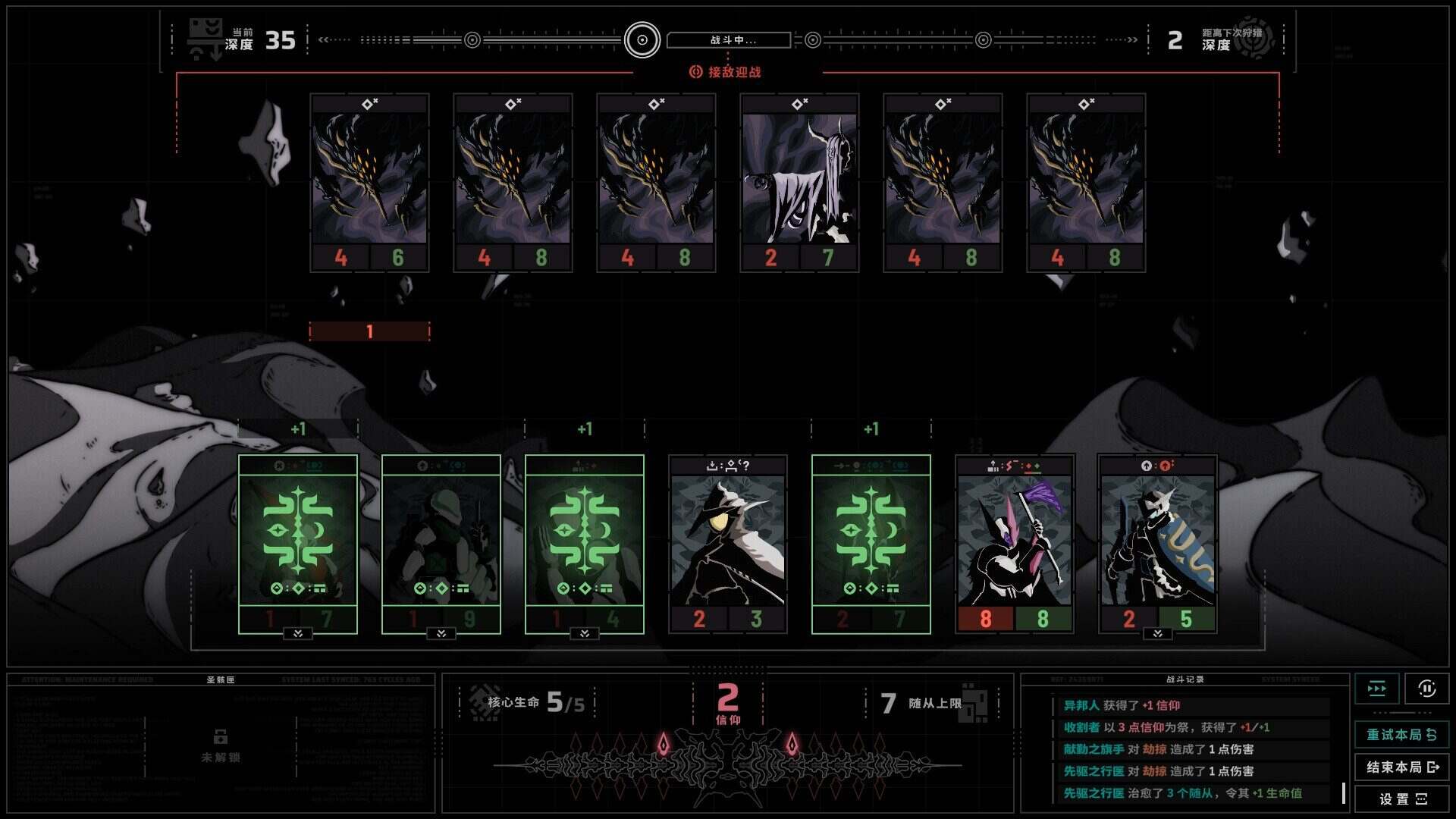1456x819 pixels.
Task: Click the 重试本局 retry button
Action: (1402, 733)
